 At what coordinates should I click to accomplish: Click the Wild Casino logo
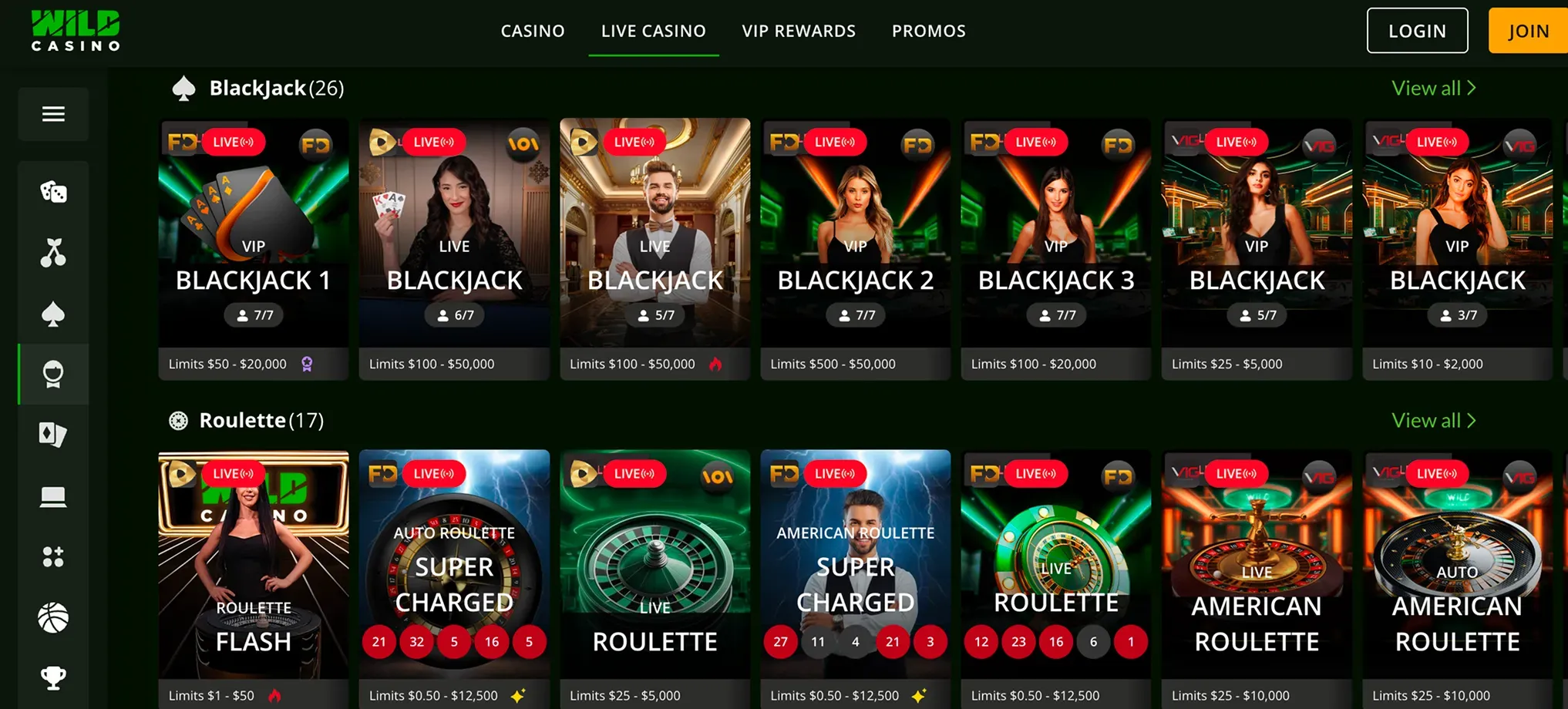[76, 31]
